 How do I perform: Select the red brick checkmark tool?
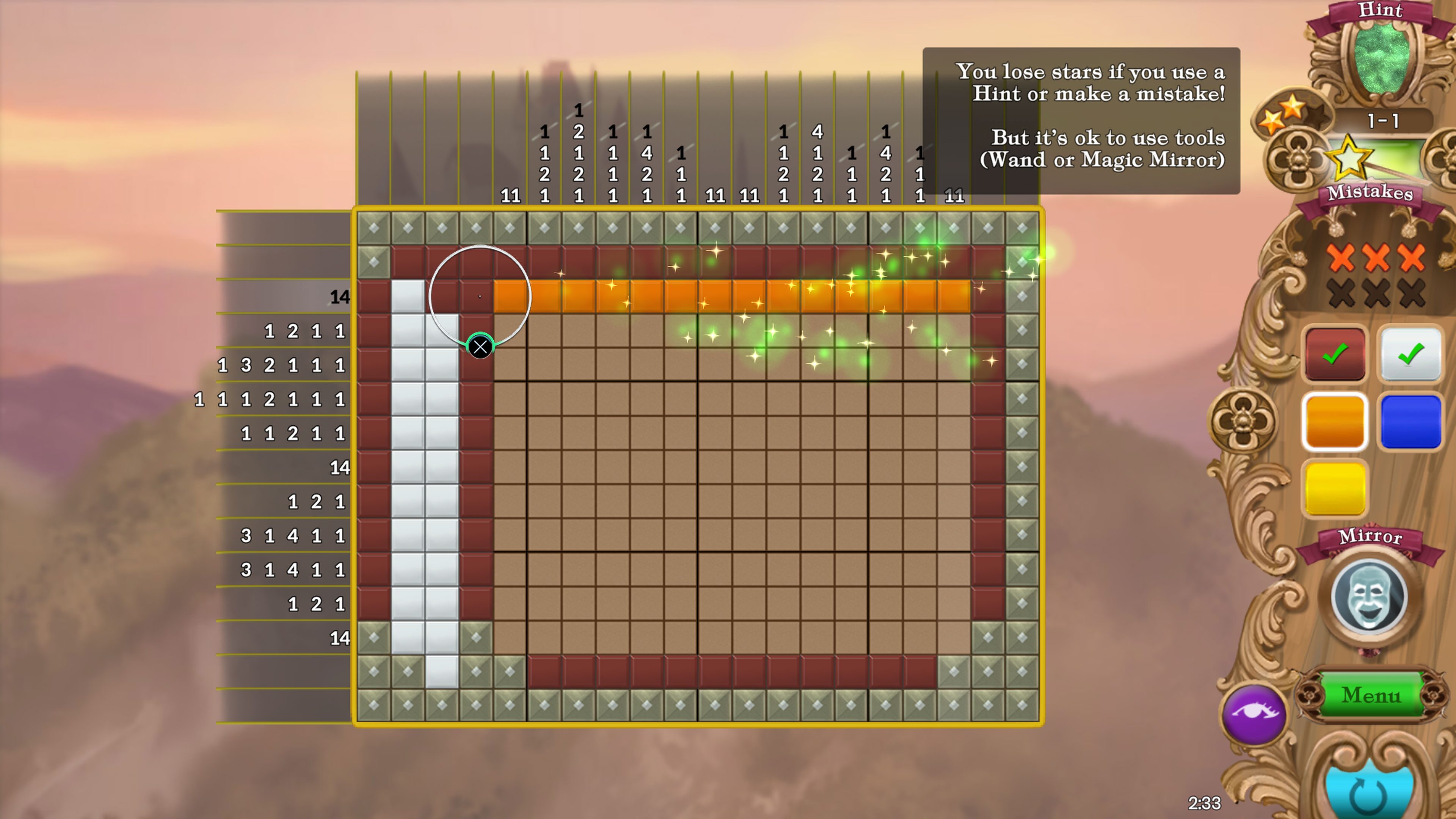tap(1335, 354)
